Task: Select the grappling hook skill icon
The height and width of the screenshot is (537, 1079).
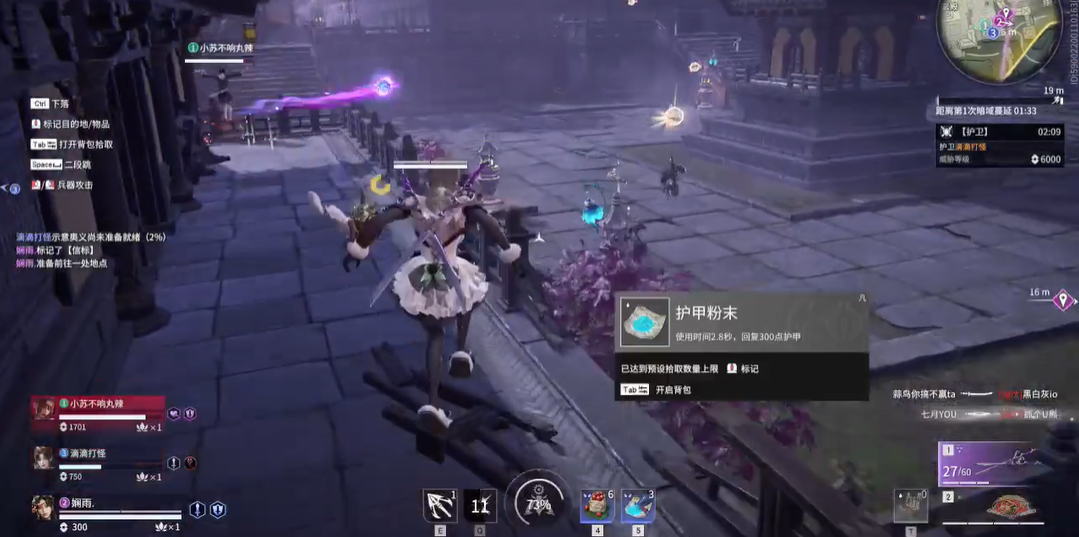Action: tap(440, 506)
